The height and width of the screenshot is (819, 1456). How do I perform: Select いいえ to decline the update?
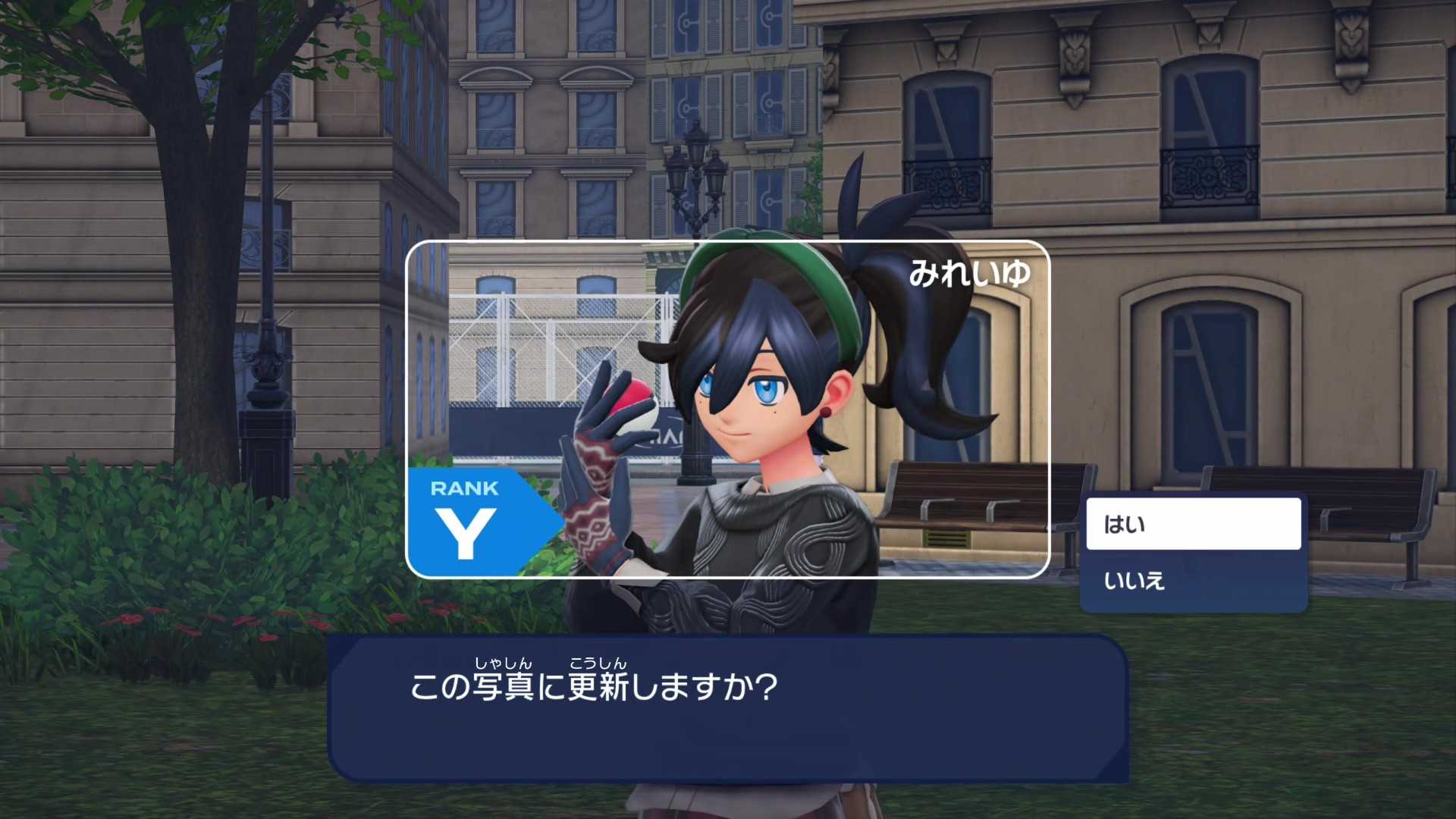coord(1193,581)
